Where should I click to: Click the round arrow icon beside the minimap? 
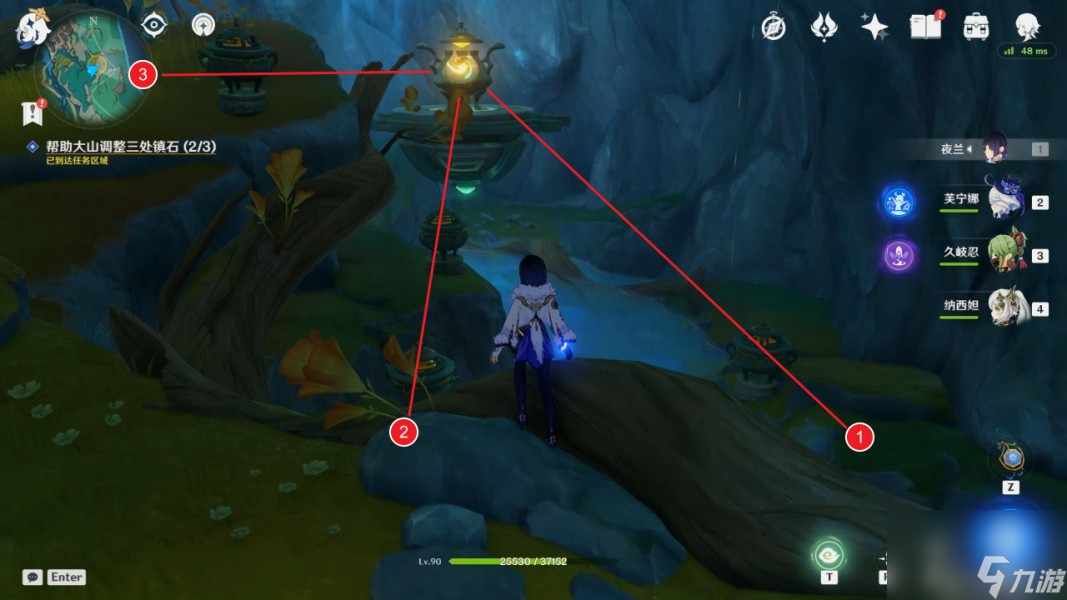[x=204, y=25]
